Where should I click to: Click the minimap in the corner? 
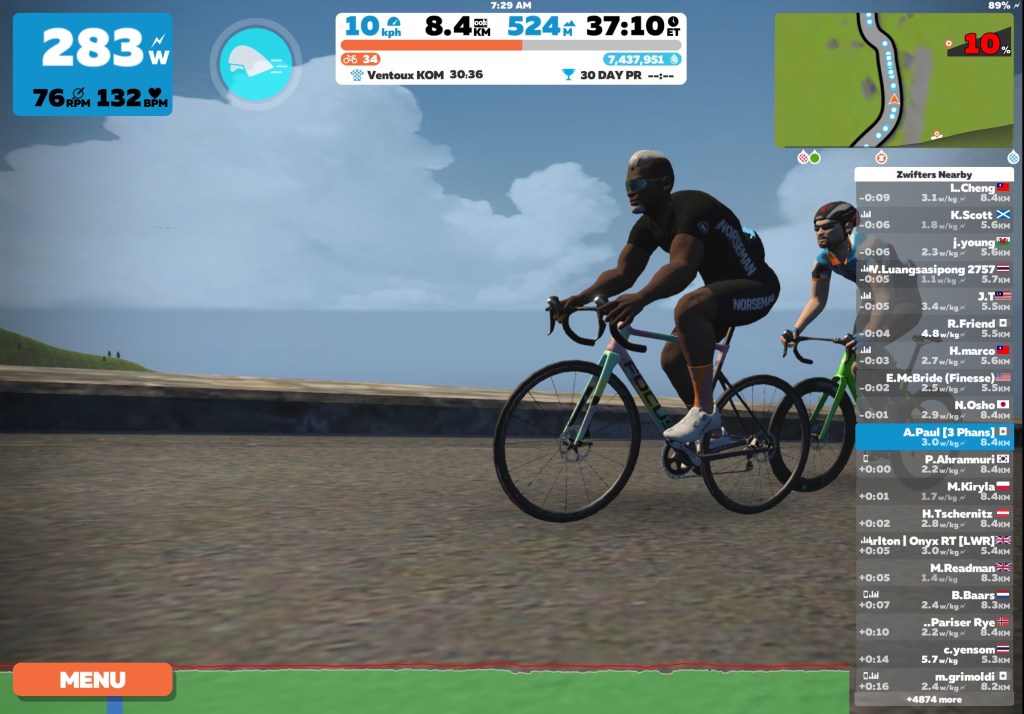(x=893, y=80)
